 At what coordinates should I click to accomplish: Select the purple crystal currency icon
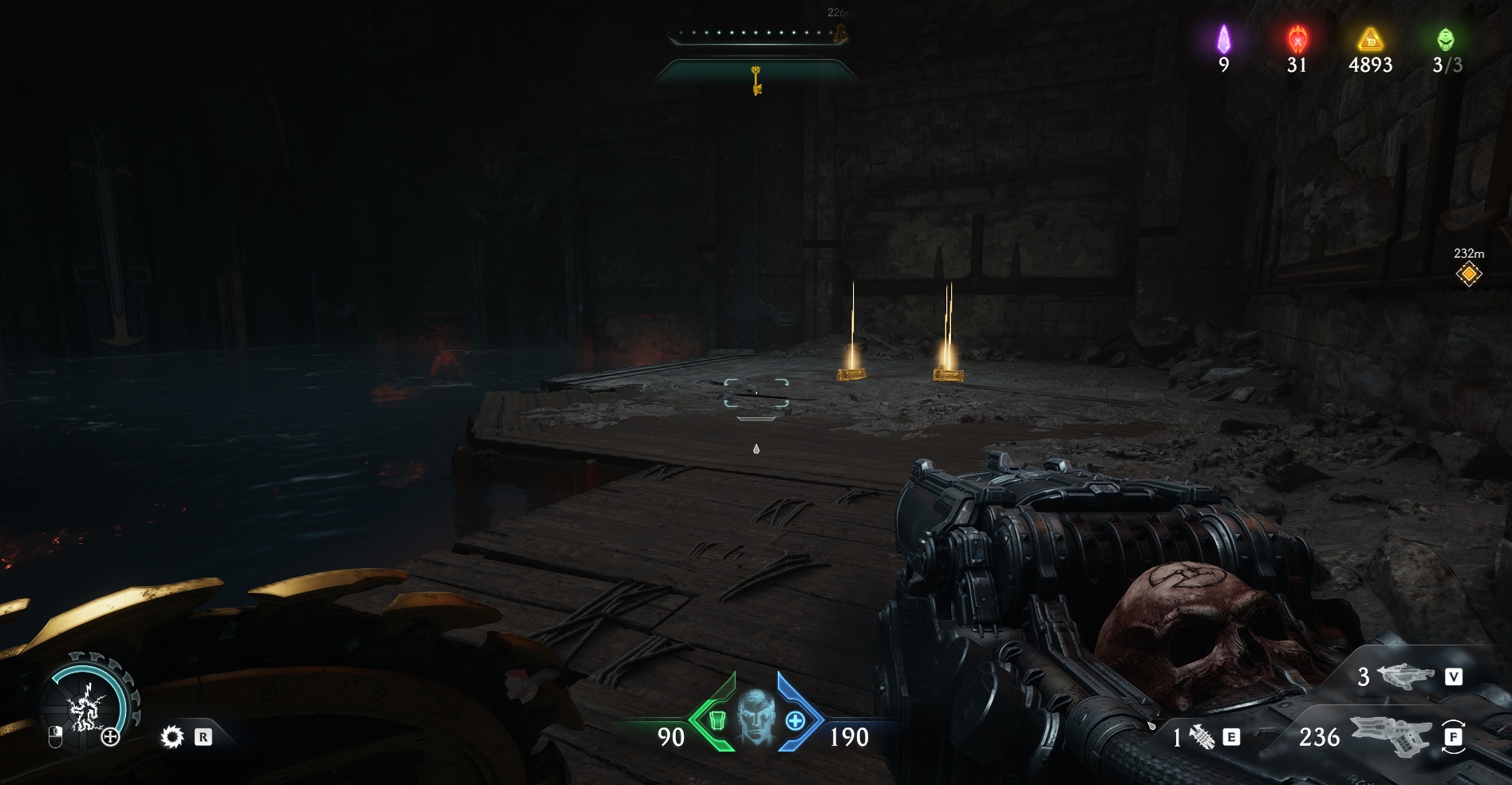[1223, 39]
